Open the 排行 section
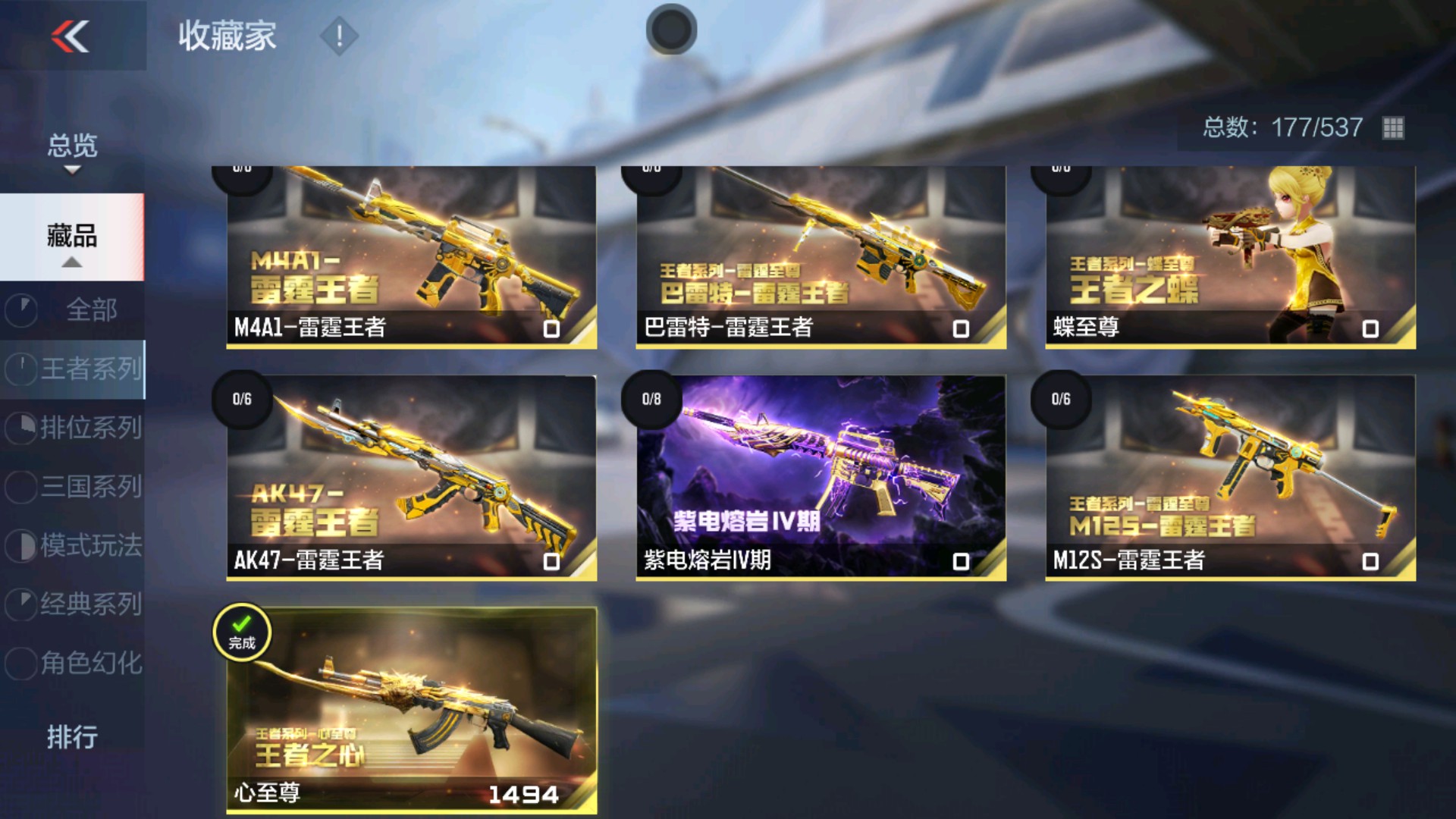 (x=72, y=736)
